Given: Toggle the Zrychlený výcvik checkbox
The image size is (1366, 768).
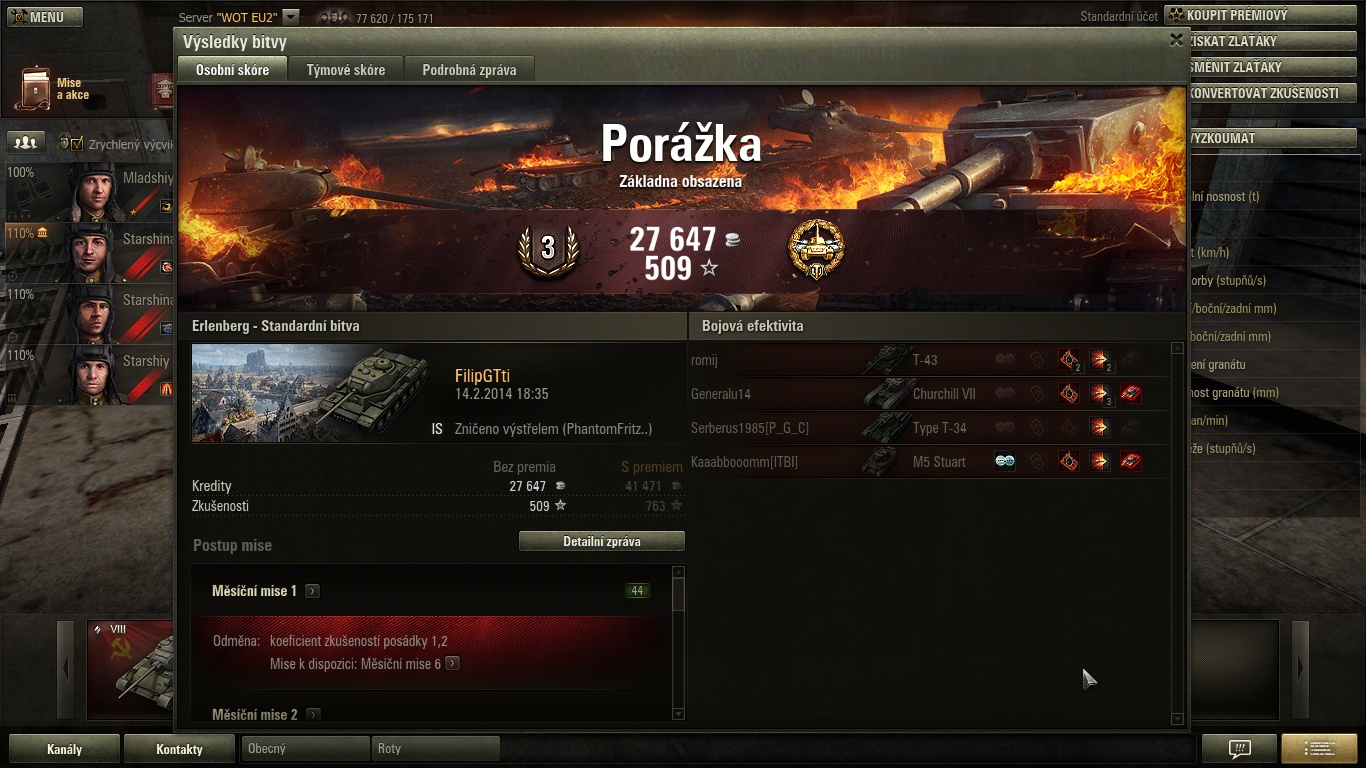Looking at the screenshot, I should tap(77, 144).
